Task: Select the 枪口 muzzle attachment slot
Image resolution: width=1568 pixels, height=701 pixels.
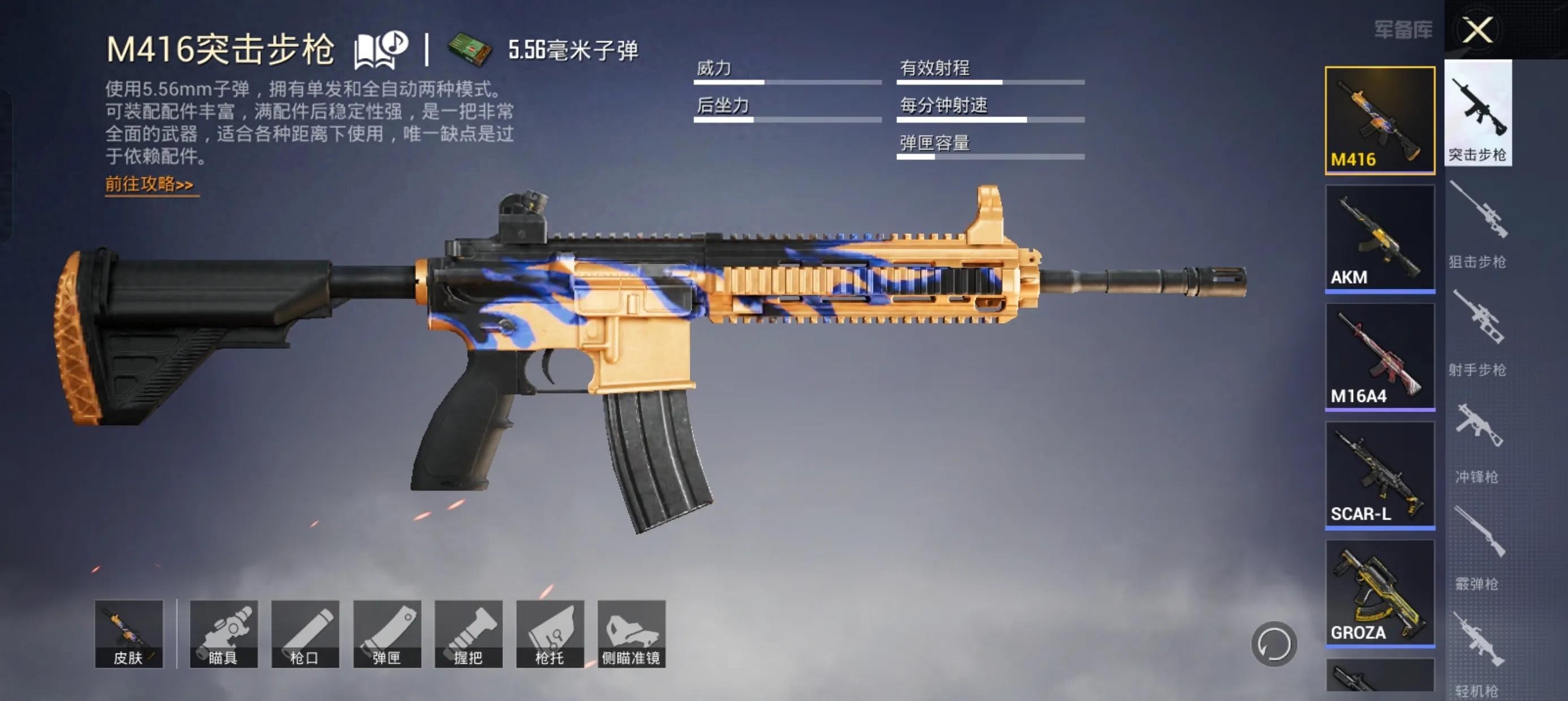Action: [x=305, y=634]
